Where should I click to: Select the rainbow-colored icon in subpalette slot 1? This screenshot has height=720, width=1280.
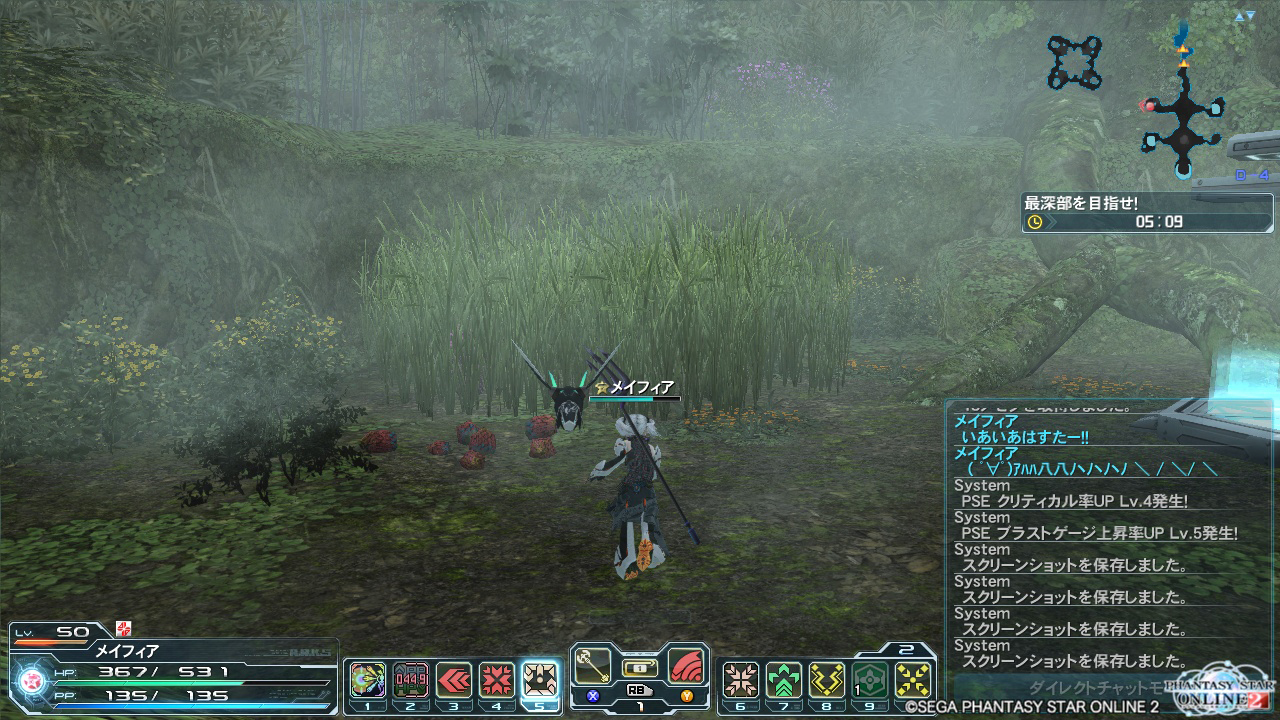point(368,681)
